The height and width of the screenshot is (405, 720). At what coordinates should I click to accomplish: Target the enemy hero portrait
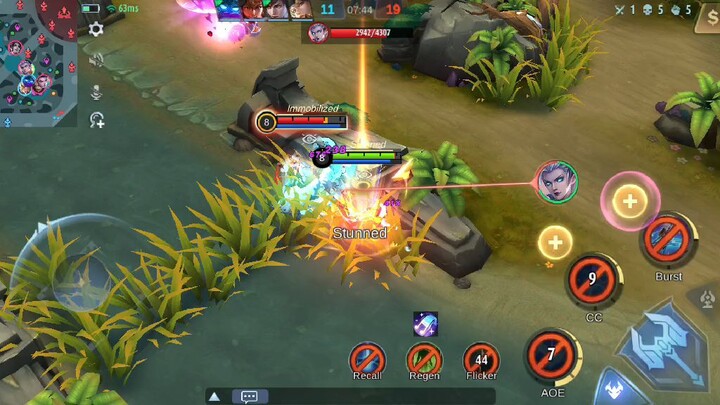(556, 182)
